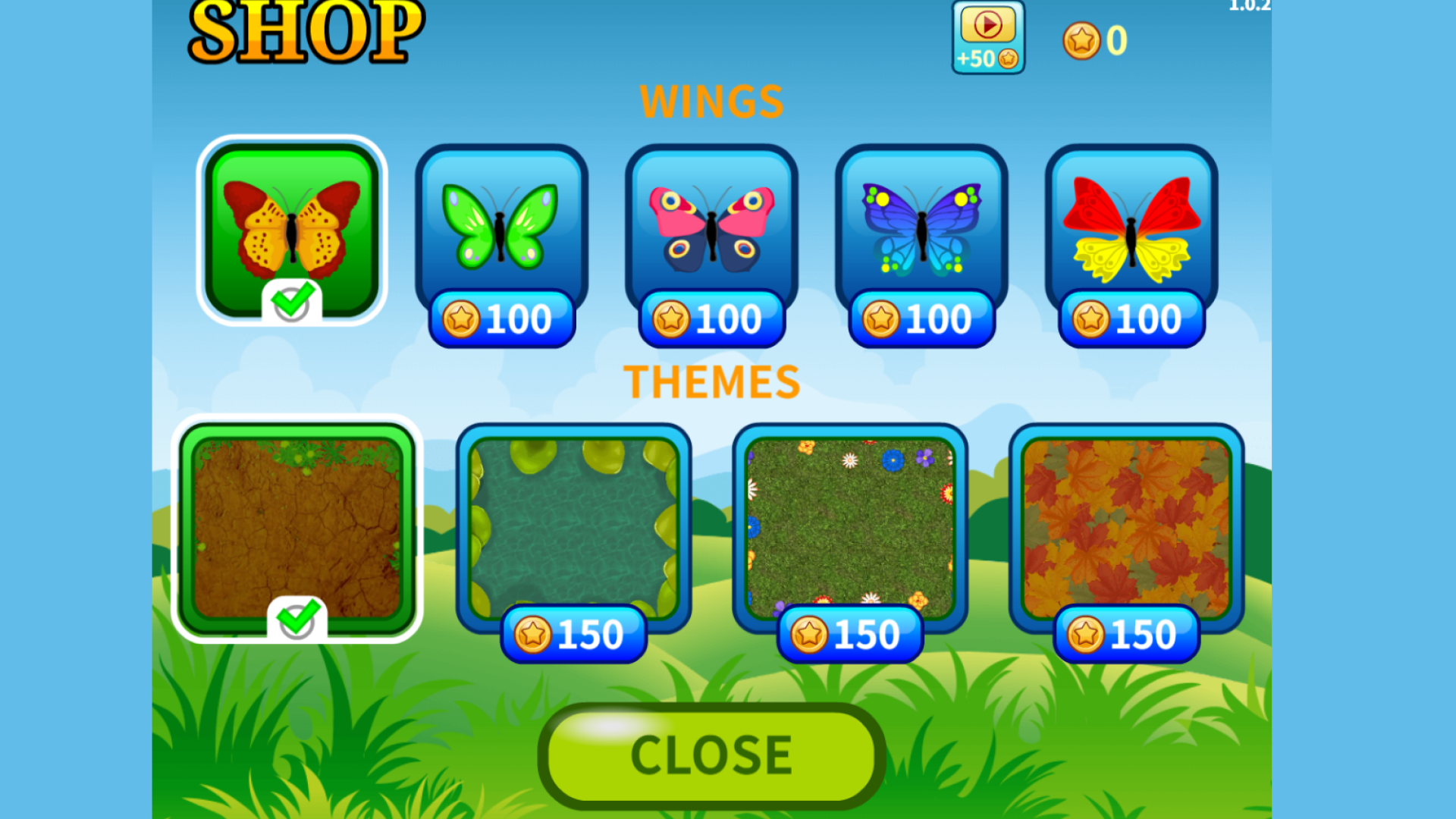
Task: Open the WINGS section header
Action: tap(711, 100)
